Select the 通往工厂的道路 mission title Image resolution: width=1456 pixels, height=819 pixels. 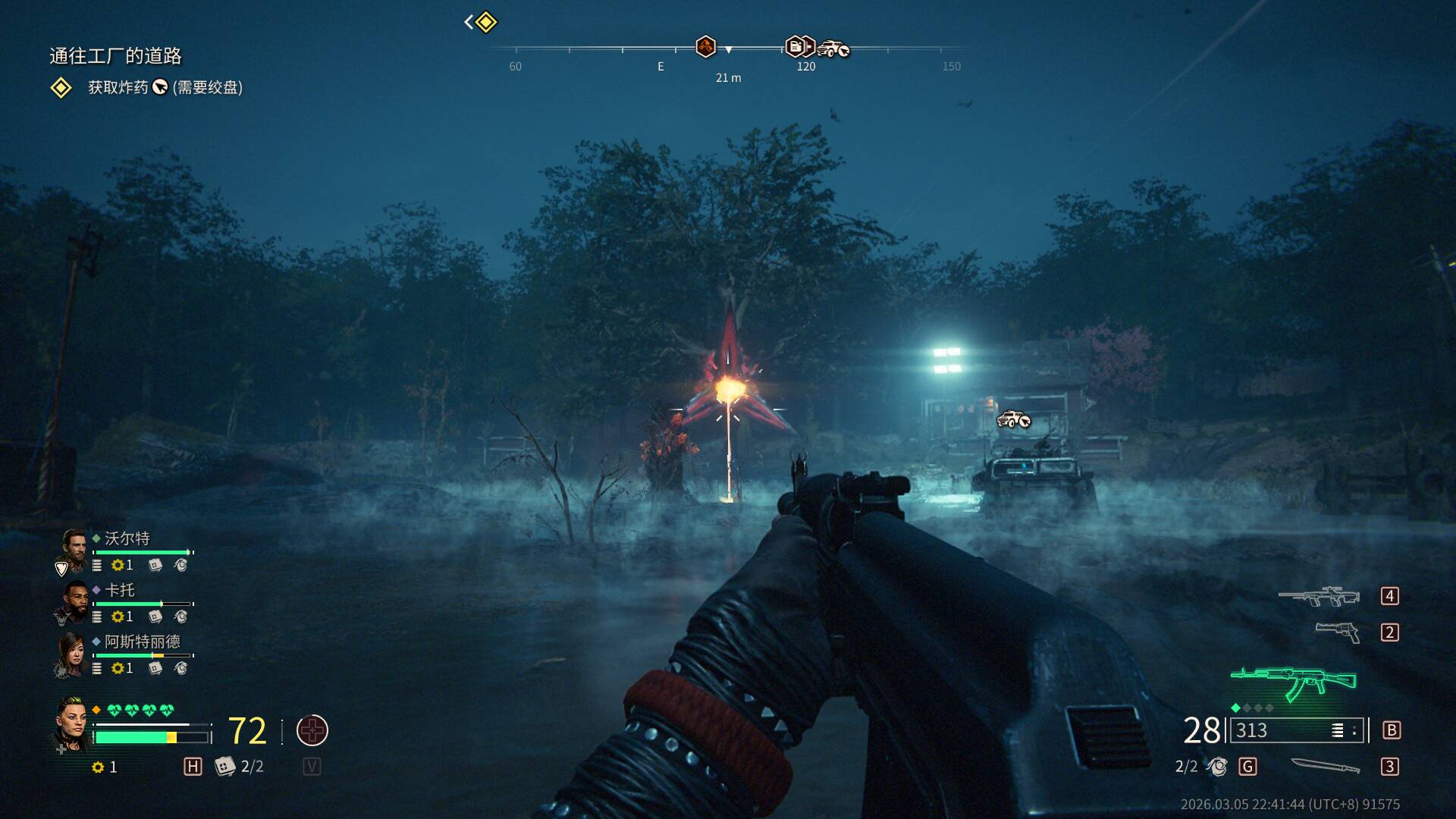pyautogui.click(x=115, y=55)
